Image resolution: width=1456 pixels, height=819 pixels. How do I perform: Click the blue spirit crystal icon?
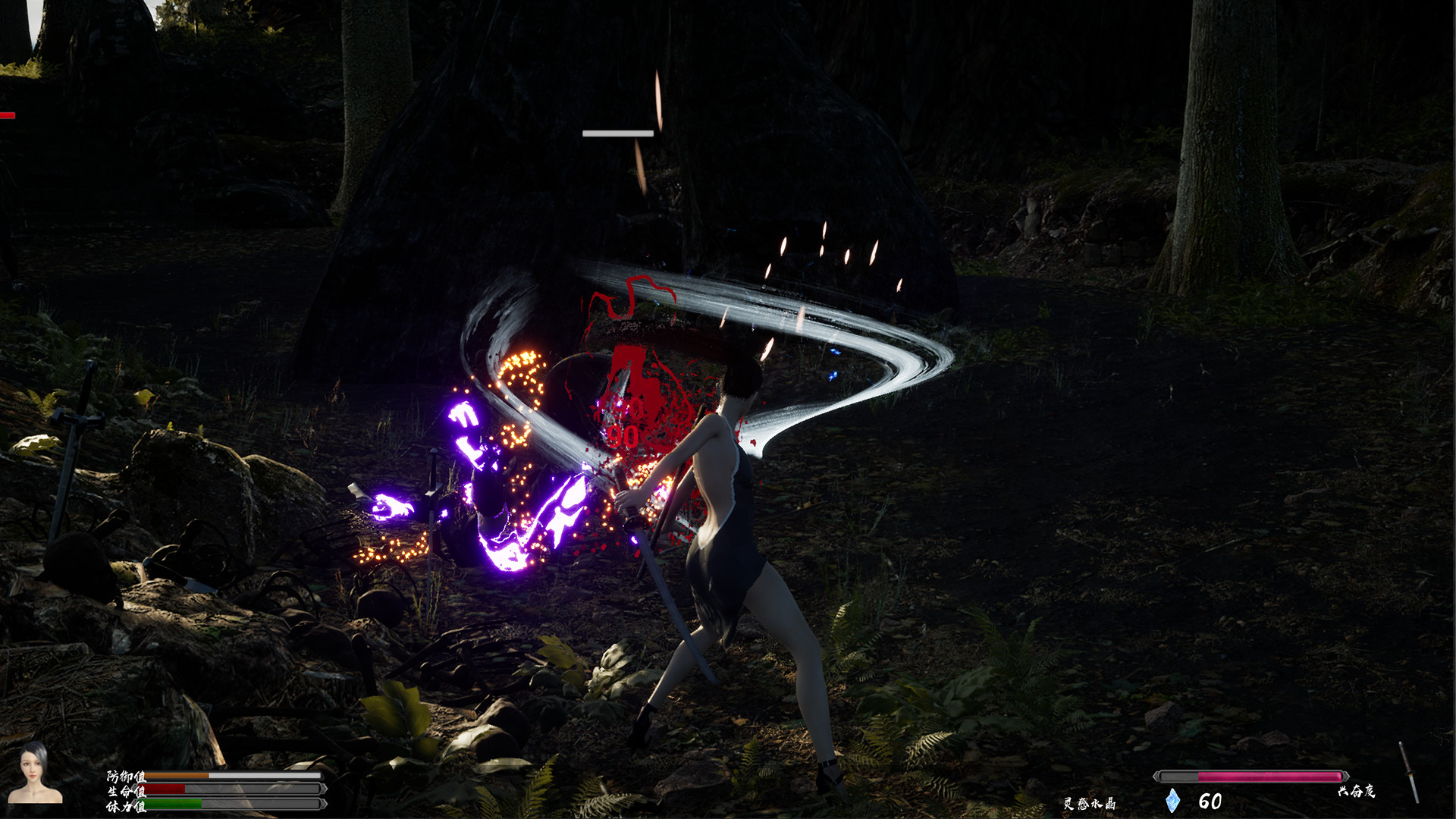tap(1172, 801)
